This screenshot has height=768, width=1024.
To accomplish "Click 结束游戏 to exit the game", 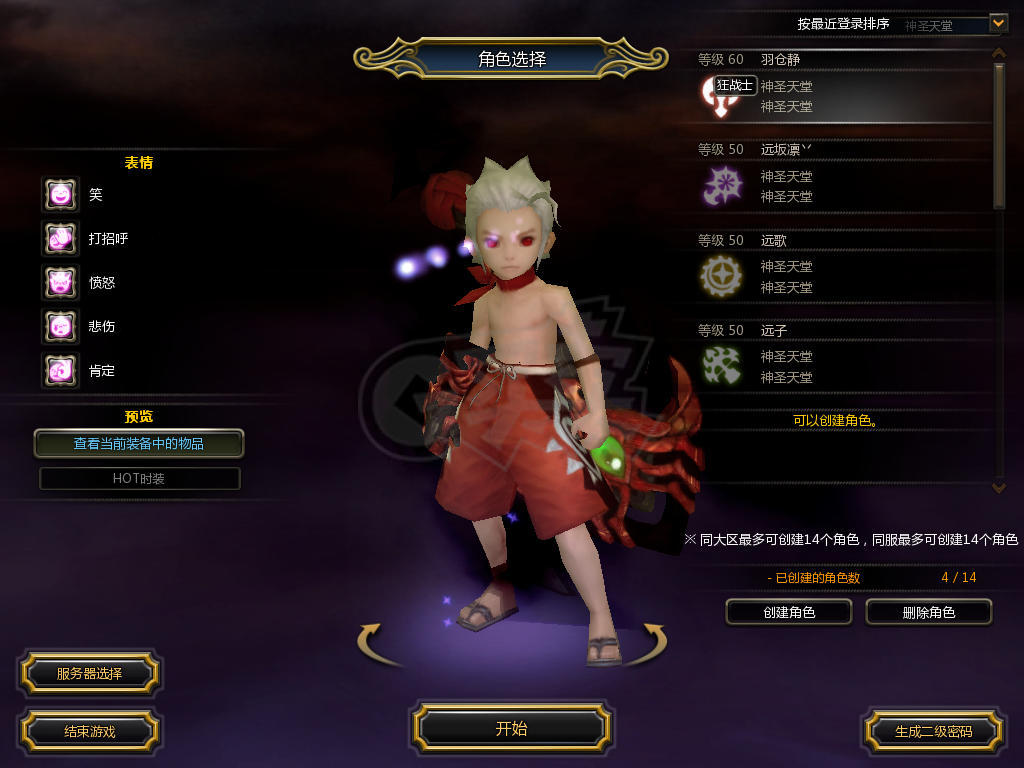I will (x=89, y=731).
